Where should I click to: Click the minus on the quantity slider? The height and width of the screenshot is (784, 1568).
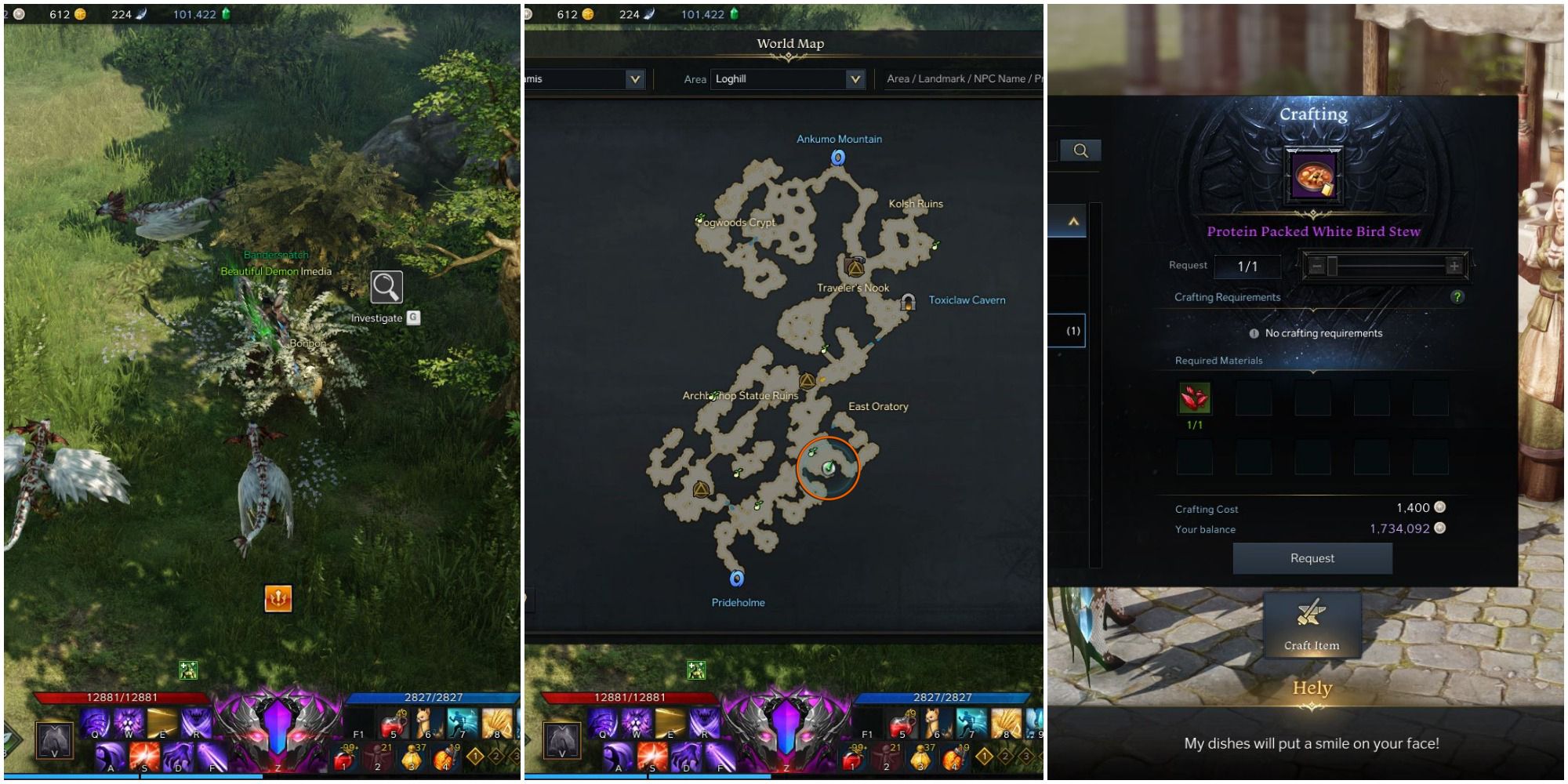(x=1319, y=266)
